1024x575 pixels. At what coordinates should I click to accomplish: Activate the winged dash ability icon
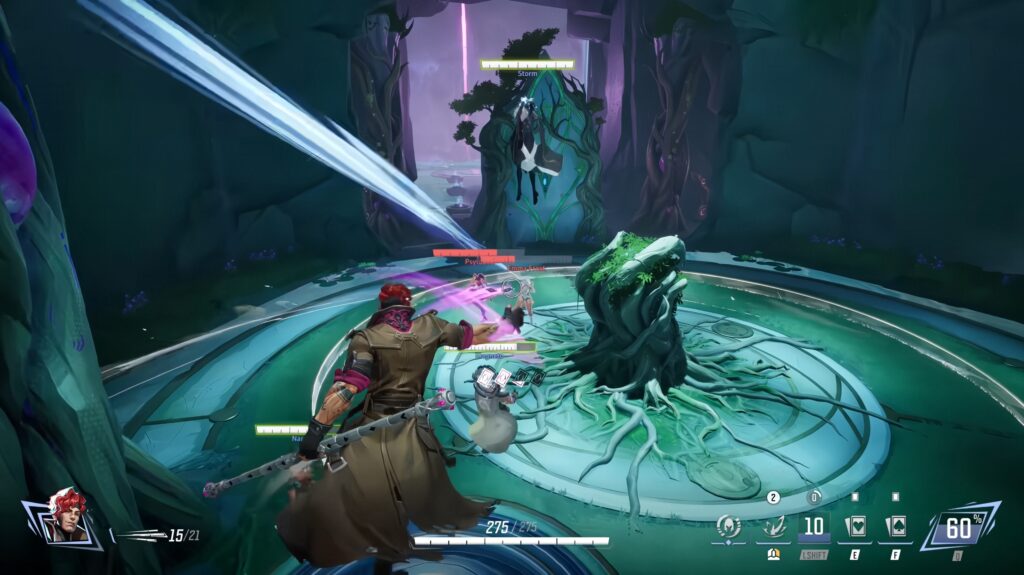[x=772, y=527]
